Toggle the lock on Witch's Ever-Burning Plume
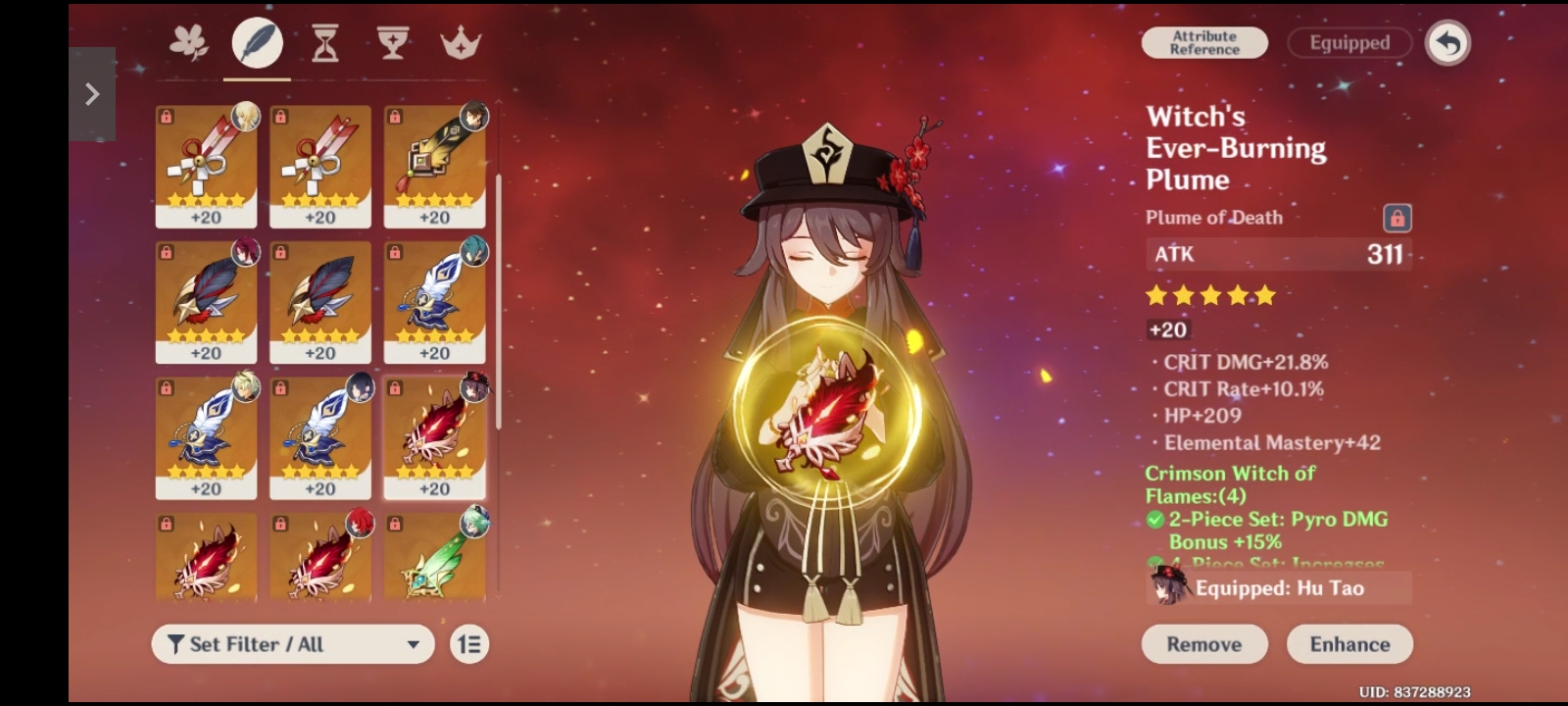1568x706 pixels. (x=1396, y=218)
